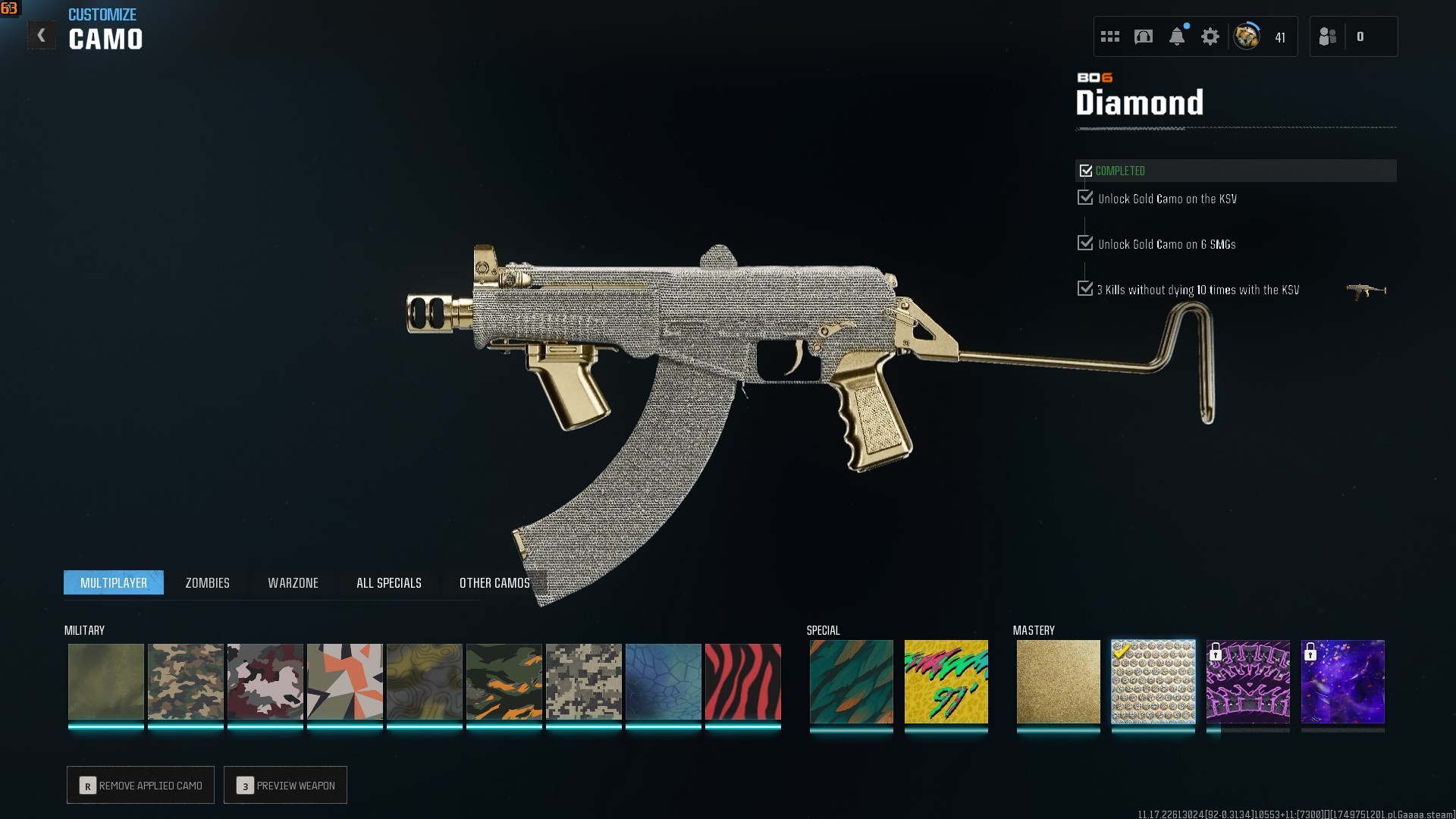Select the locked purple throne mastery camo
Screen dimensions: 1456x819
point(1247,682)
